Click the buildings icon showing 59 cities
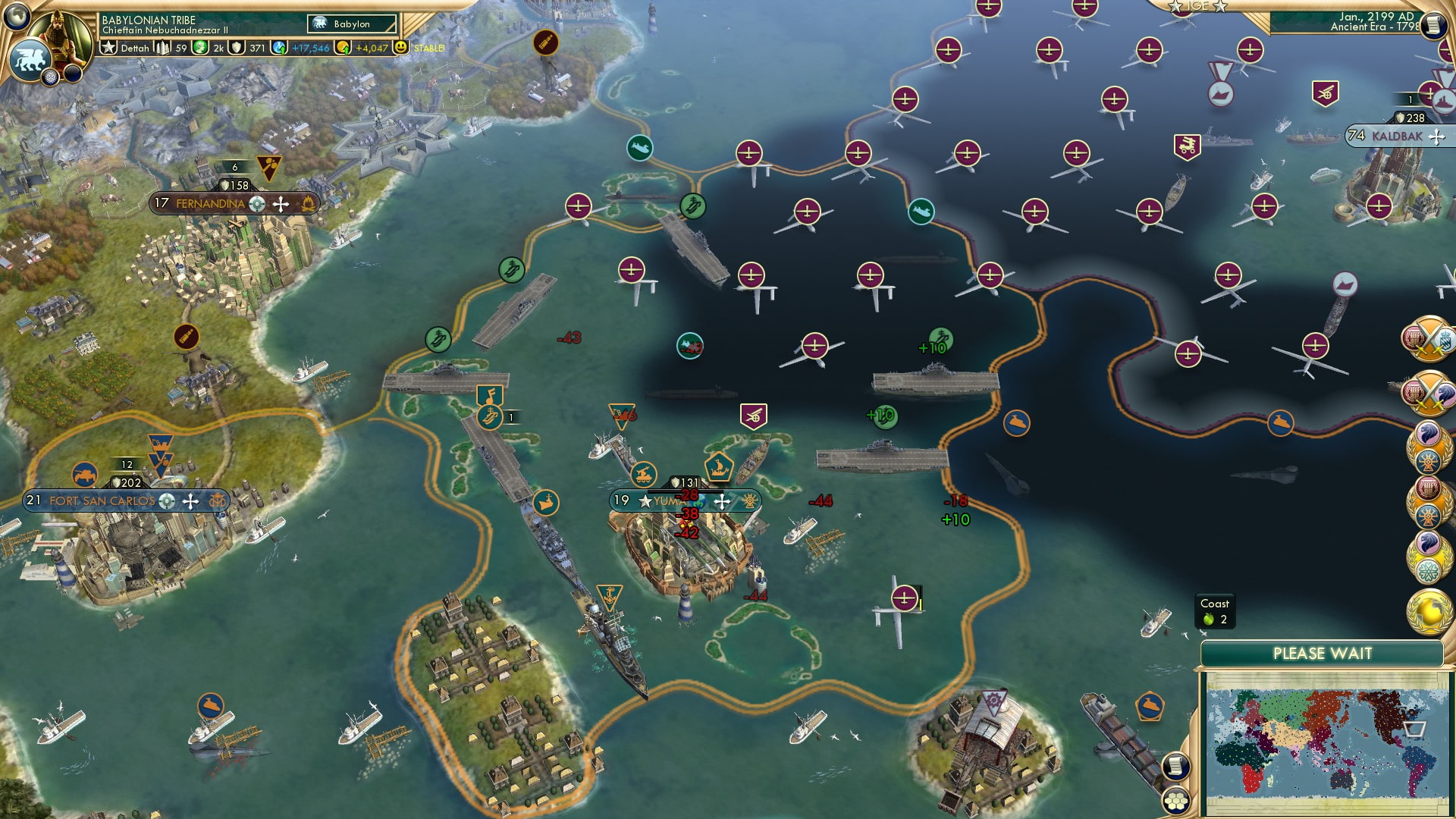Viewport: 1456px width, 819px height. 163,47
